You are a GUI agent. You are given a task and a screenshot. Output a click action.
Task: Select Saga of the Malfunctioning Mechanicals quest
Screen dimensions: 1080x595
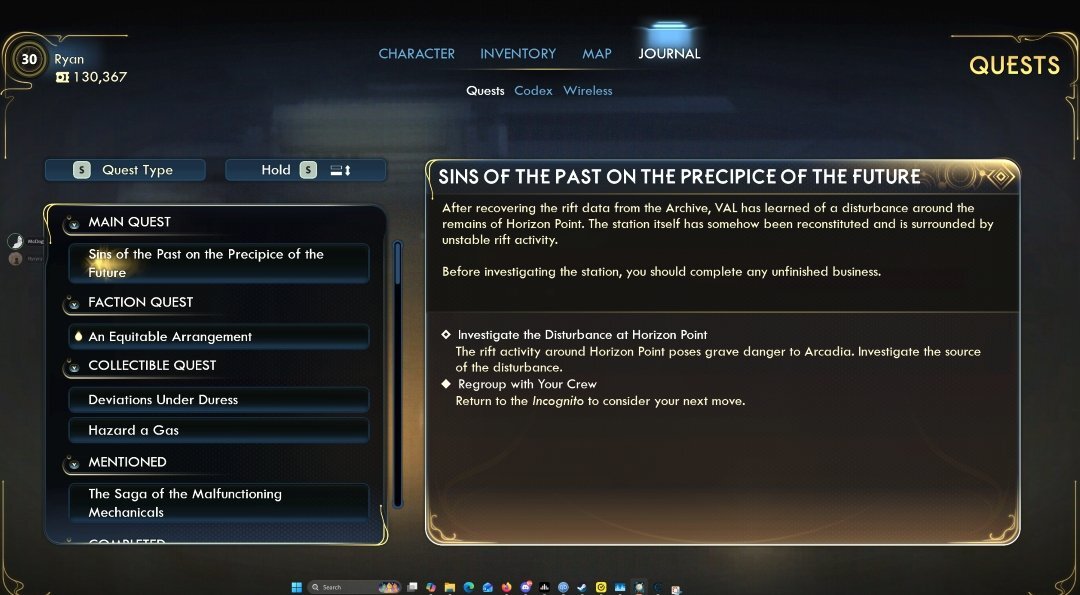point(218,503)
